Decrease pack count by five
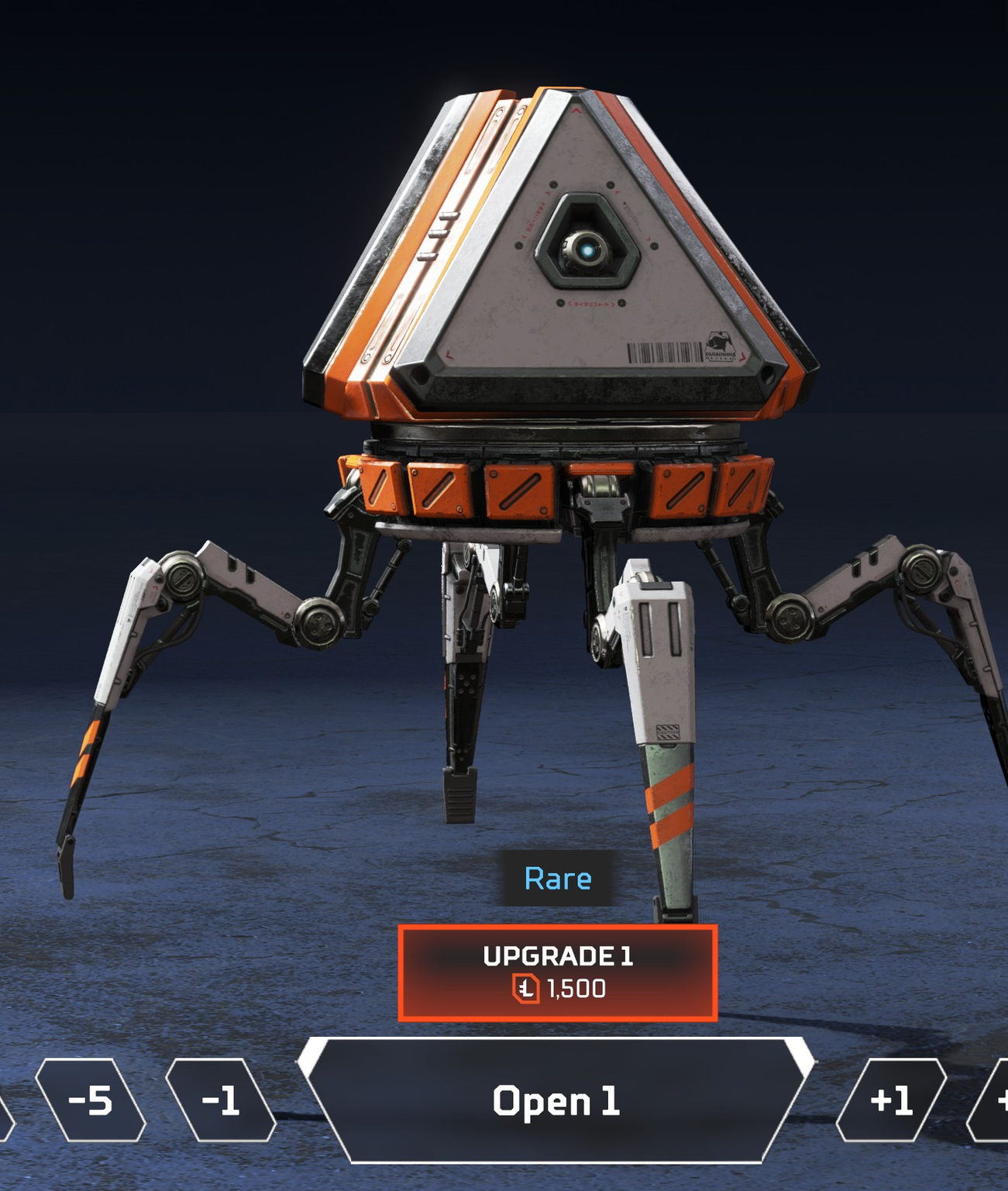The image size is (1008, 1191). (x=91, y=1100)
